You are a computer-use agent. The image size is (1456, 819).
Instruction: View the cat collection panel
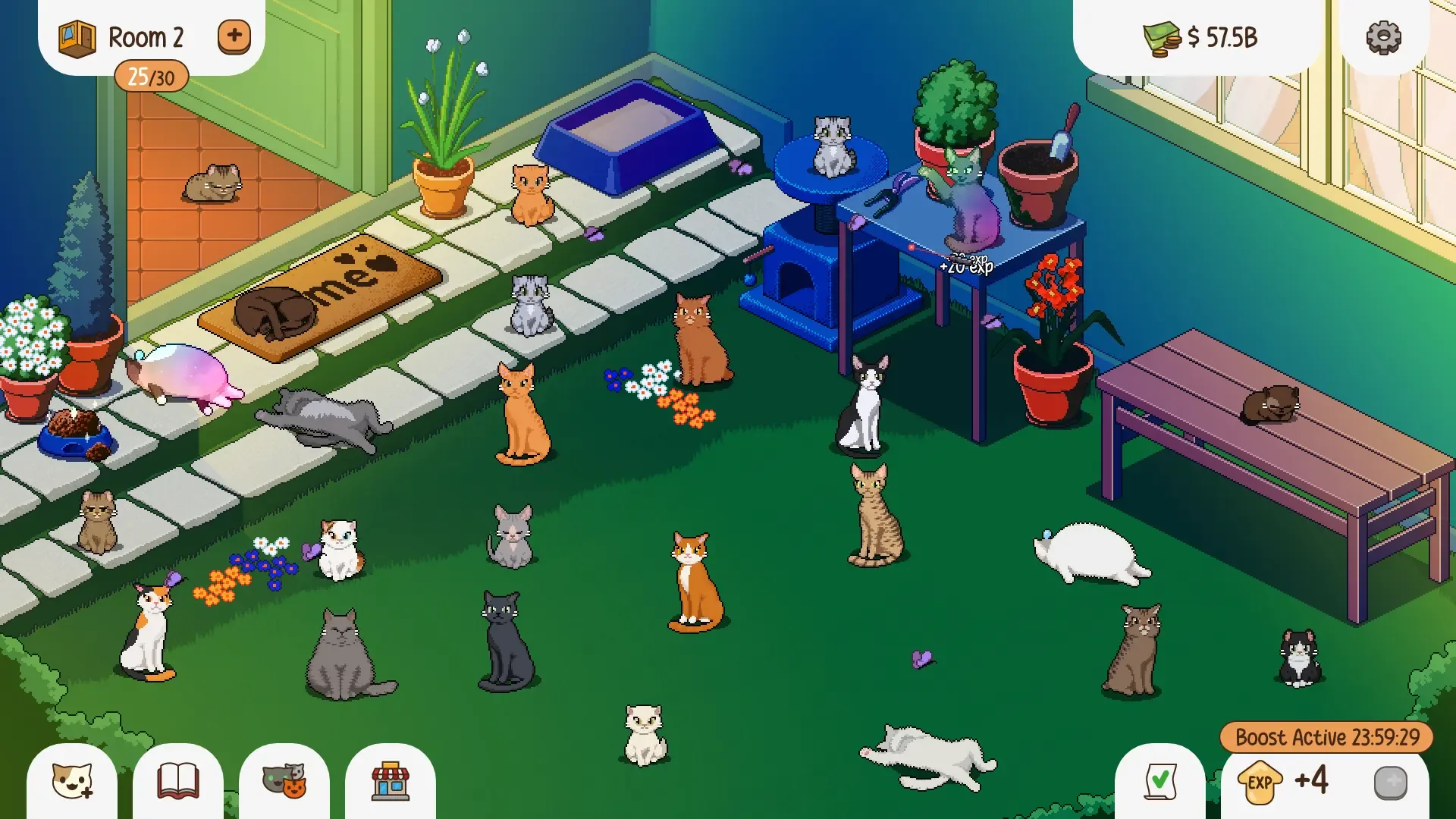tap(284, 783)
